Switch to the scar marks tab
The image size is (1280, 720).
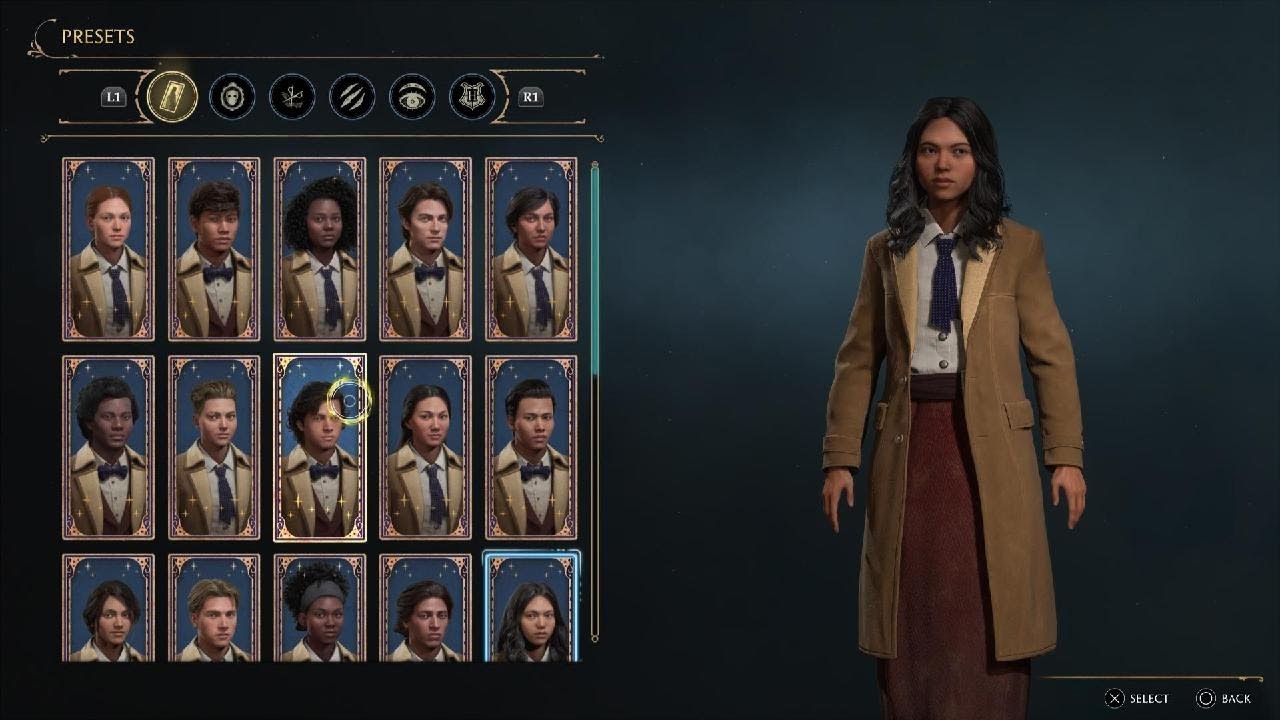(x=352, y=97)
